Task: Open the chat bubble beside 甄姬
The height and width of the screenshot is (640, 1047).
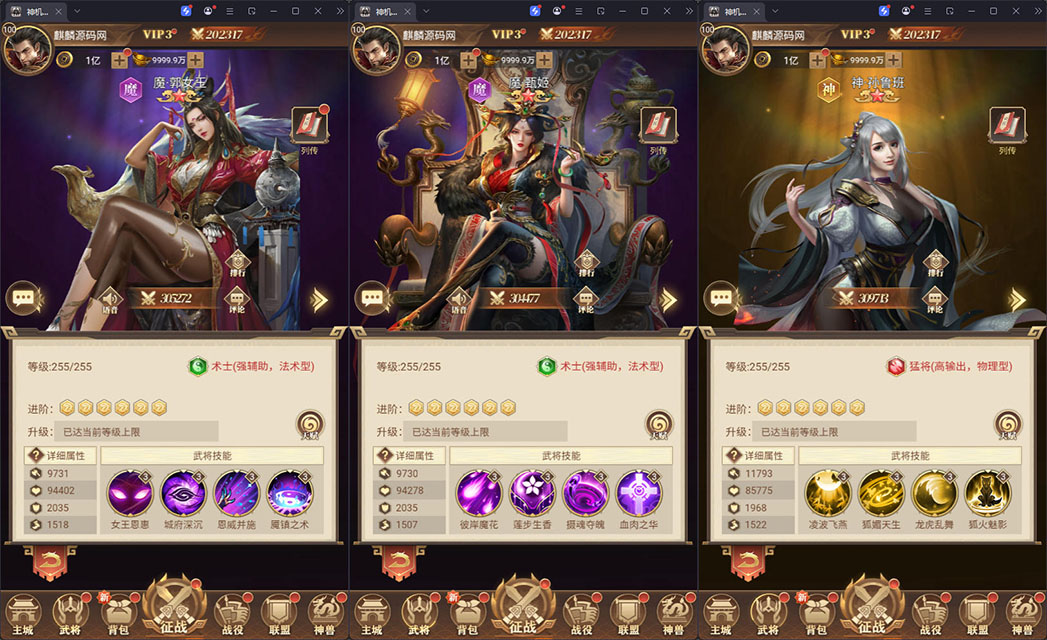Action: click(x=372, y=298)
